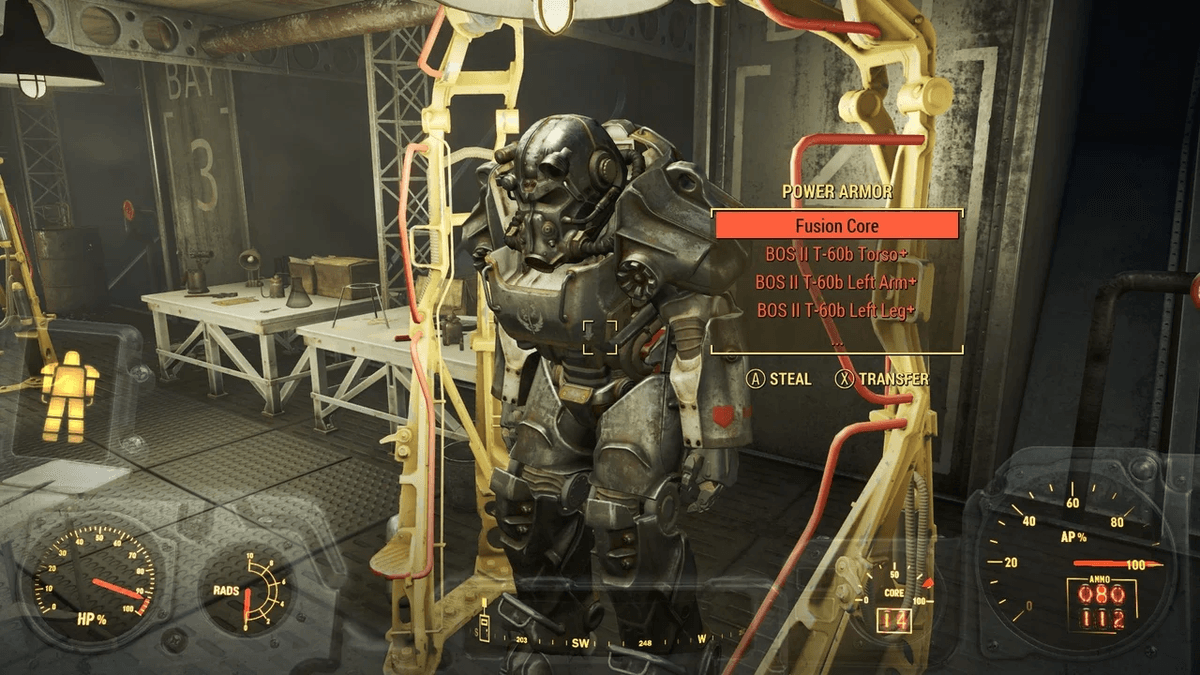The height and width of the screenshot is (675, 1200).
Task: Pick the BOS II T-60b Left Arm item
Action: [837, 282]
